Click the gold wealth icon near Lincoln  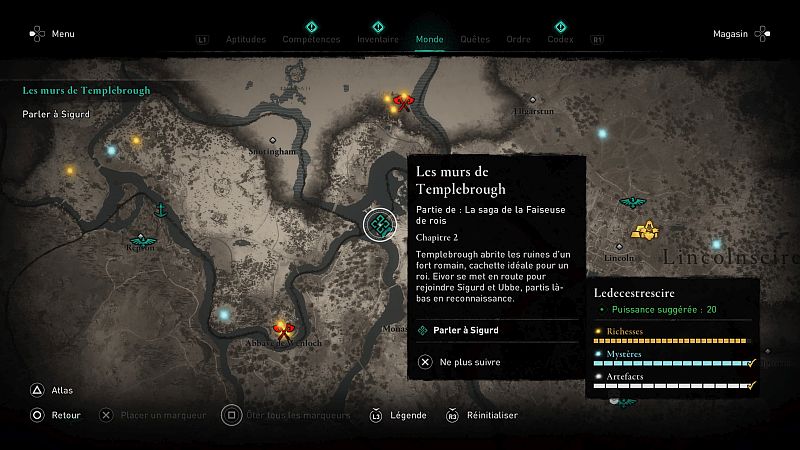[x=646, y=231]
